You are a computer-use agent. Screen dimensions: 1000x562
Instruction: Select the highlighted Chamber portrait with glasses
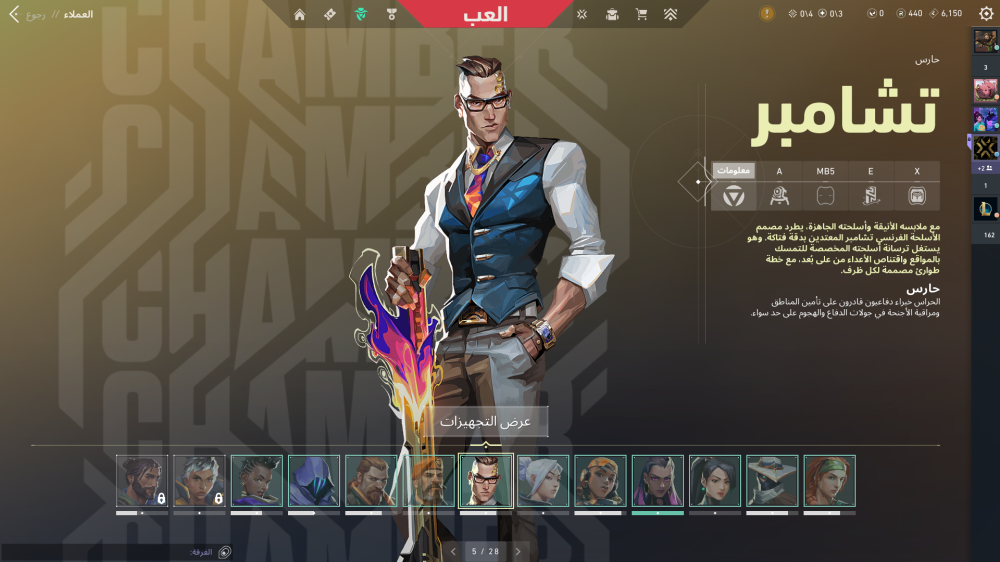tap(486, 481)
